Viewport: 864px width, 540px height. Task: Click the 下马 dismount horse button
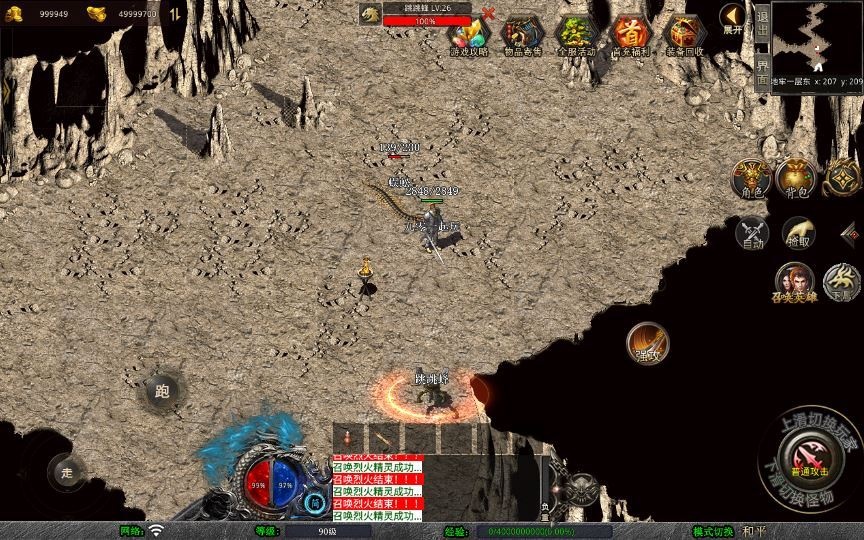point(842,283)
